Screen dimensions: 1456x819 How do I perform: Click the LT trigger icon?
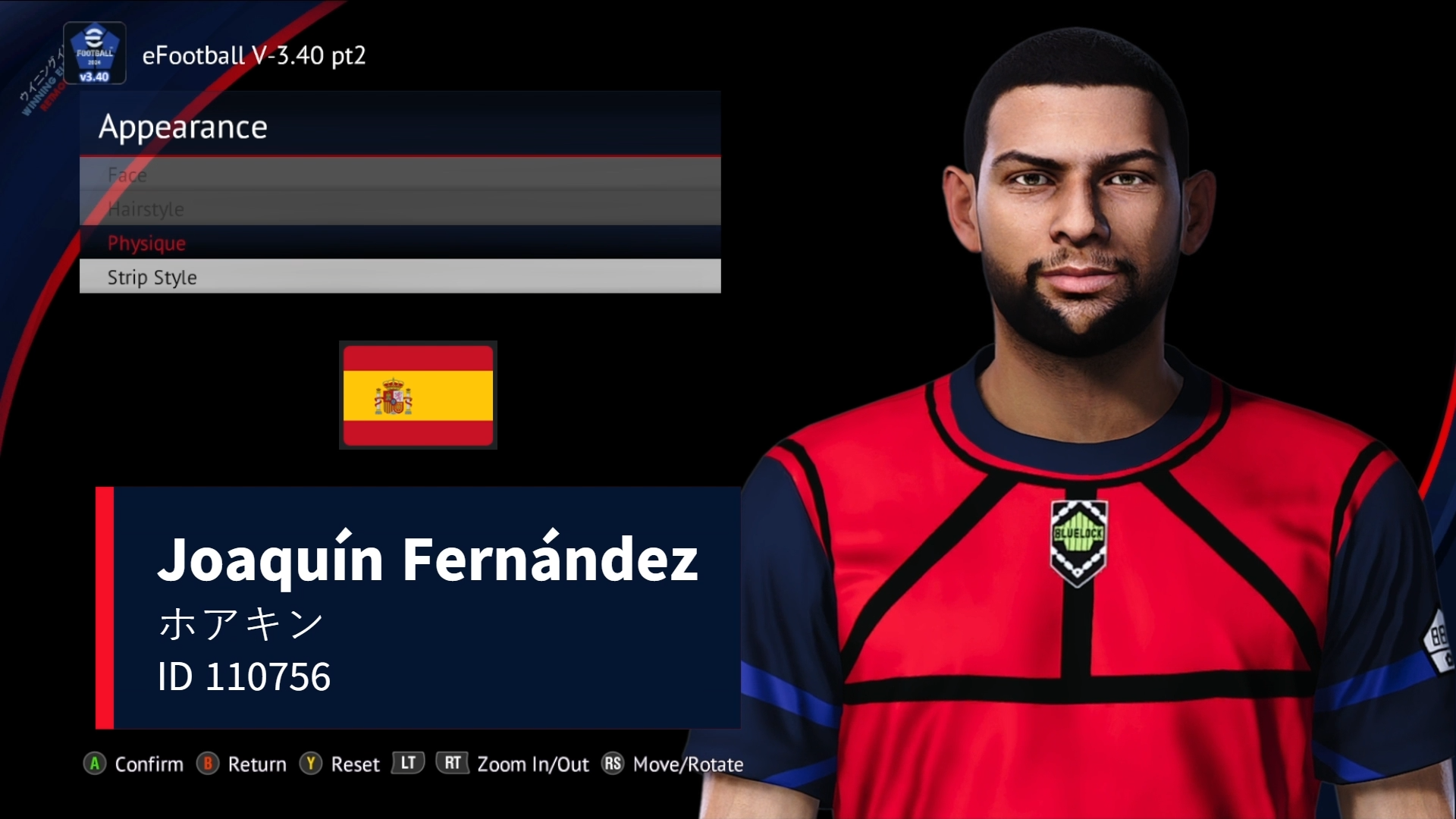(407, 764)
